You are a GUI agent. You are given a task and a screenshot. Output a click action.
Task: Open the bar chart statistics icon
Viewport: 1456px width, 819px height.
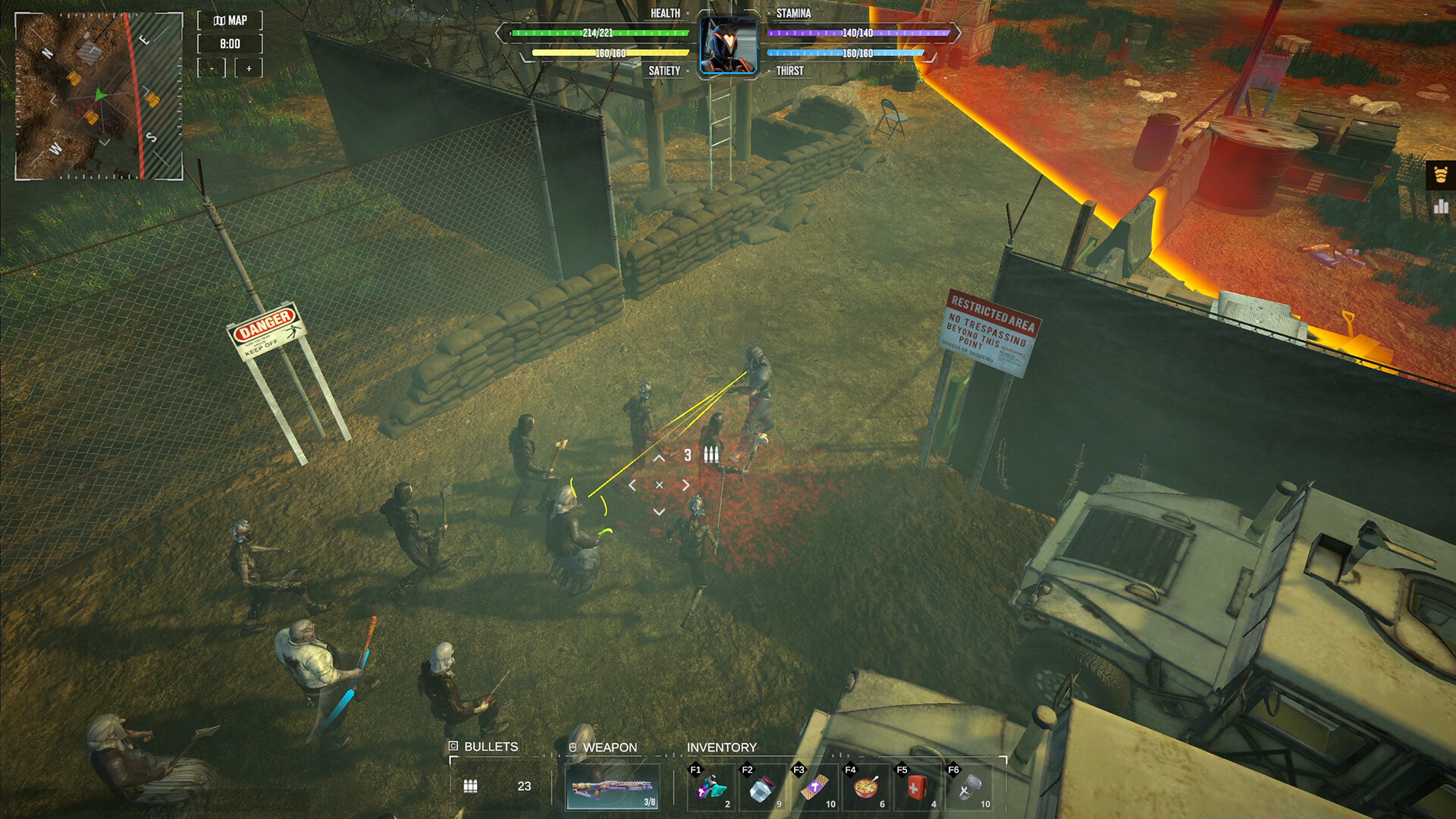[x=1441, y=206]
